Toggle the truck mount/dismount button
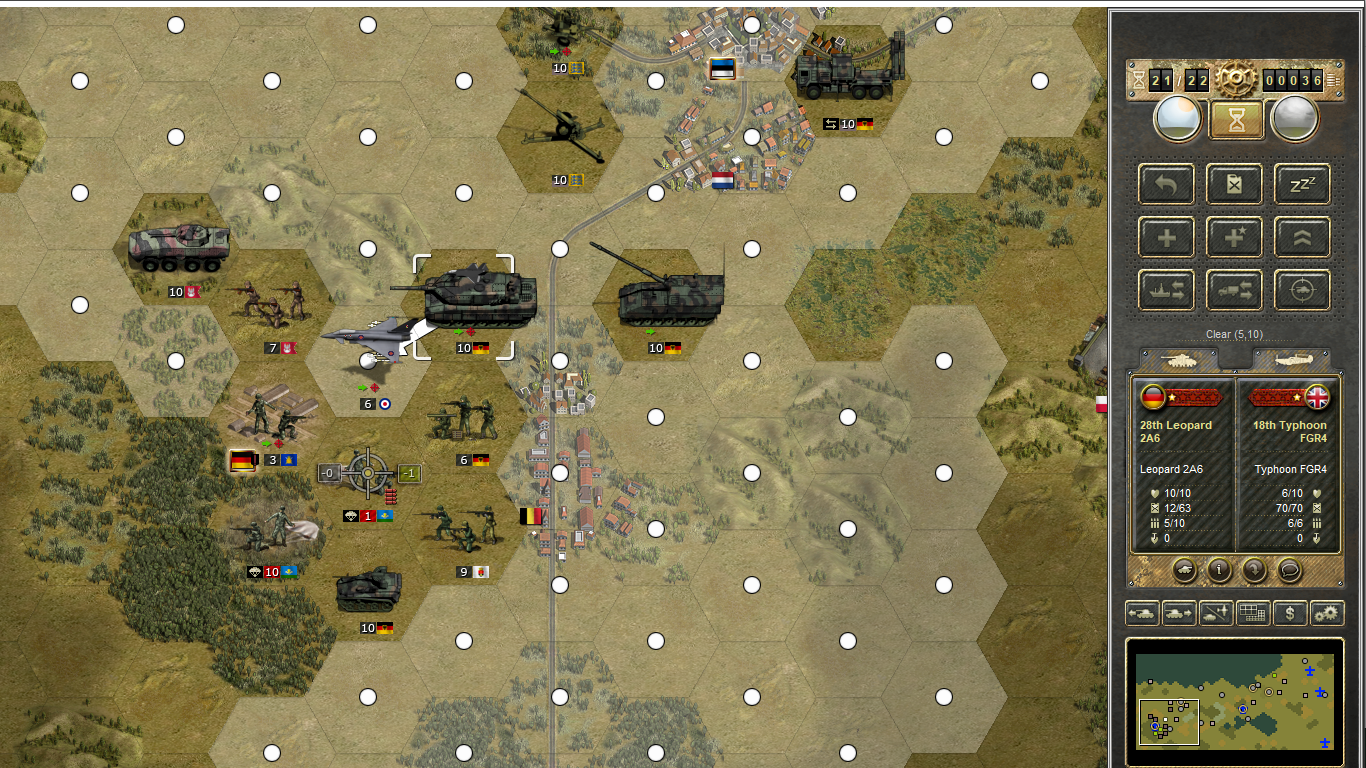1366x768 pixels. point(1234,290)
